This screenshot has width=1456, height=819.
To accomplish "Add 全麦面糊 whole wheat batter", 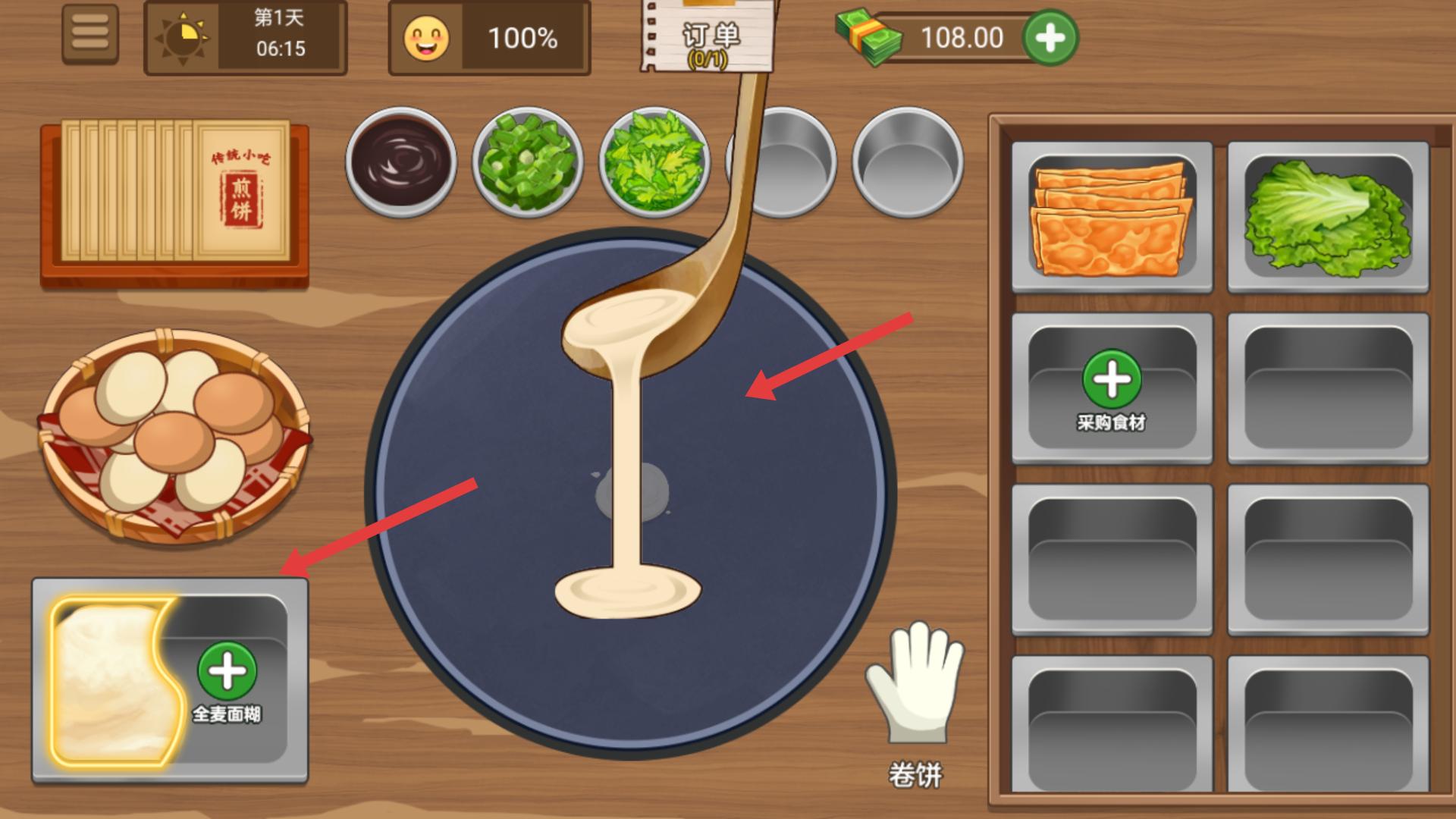I will (x=227, y=671).
